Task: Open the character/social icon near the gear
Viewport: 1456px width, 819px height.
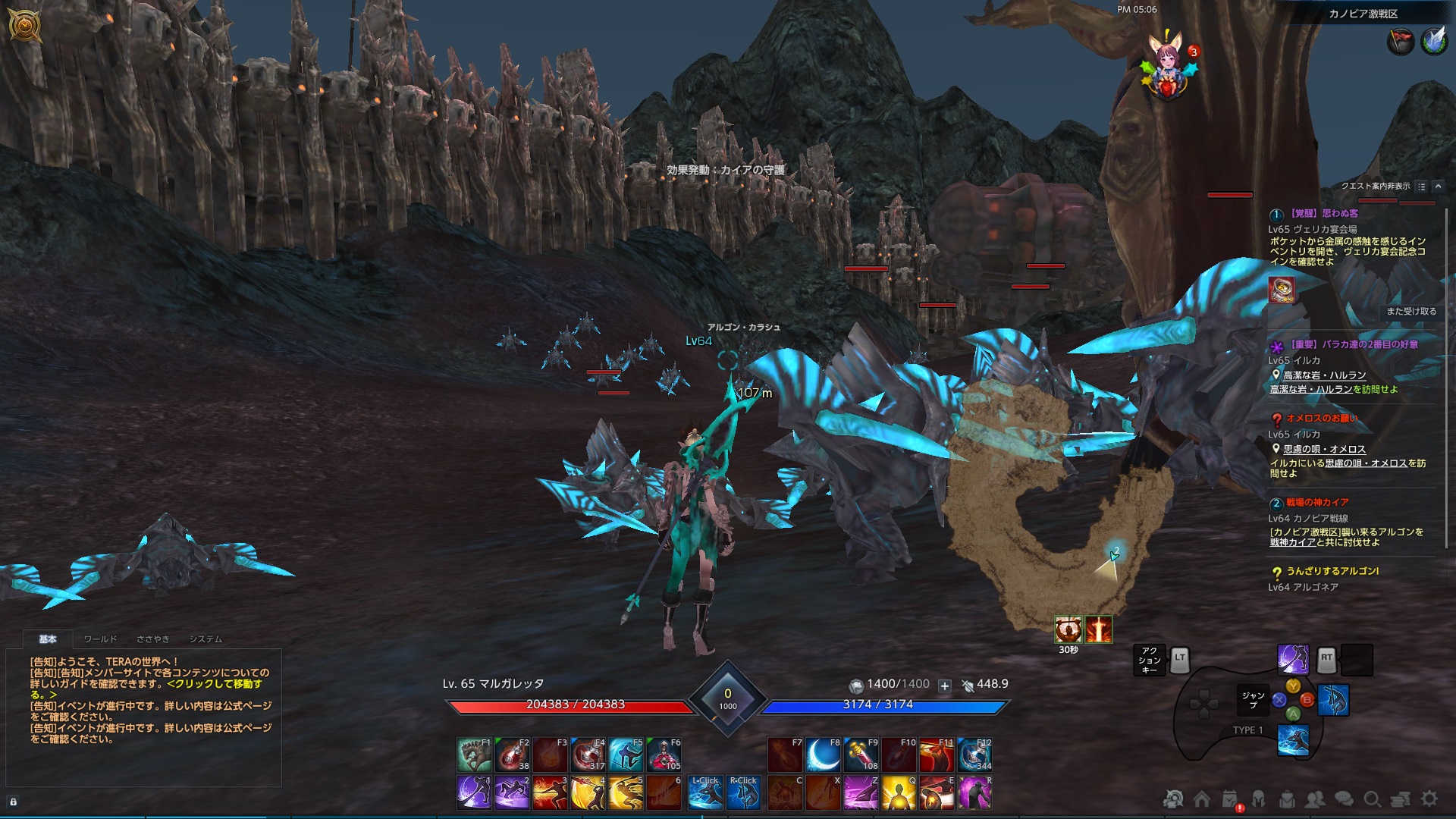Action: coord(1314,799)
